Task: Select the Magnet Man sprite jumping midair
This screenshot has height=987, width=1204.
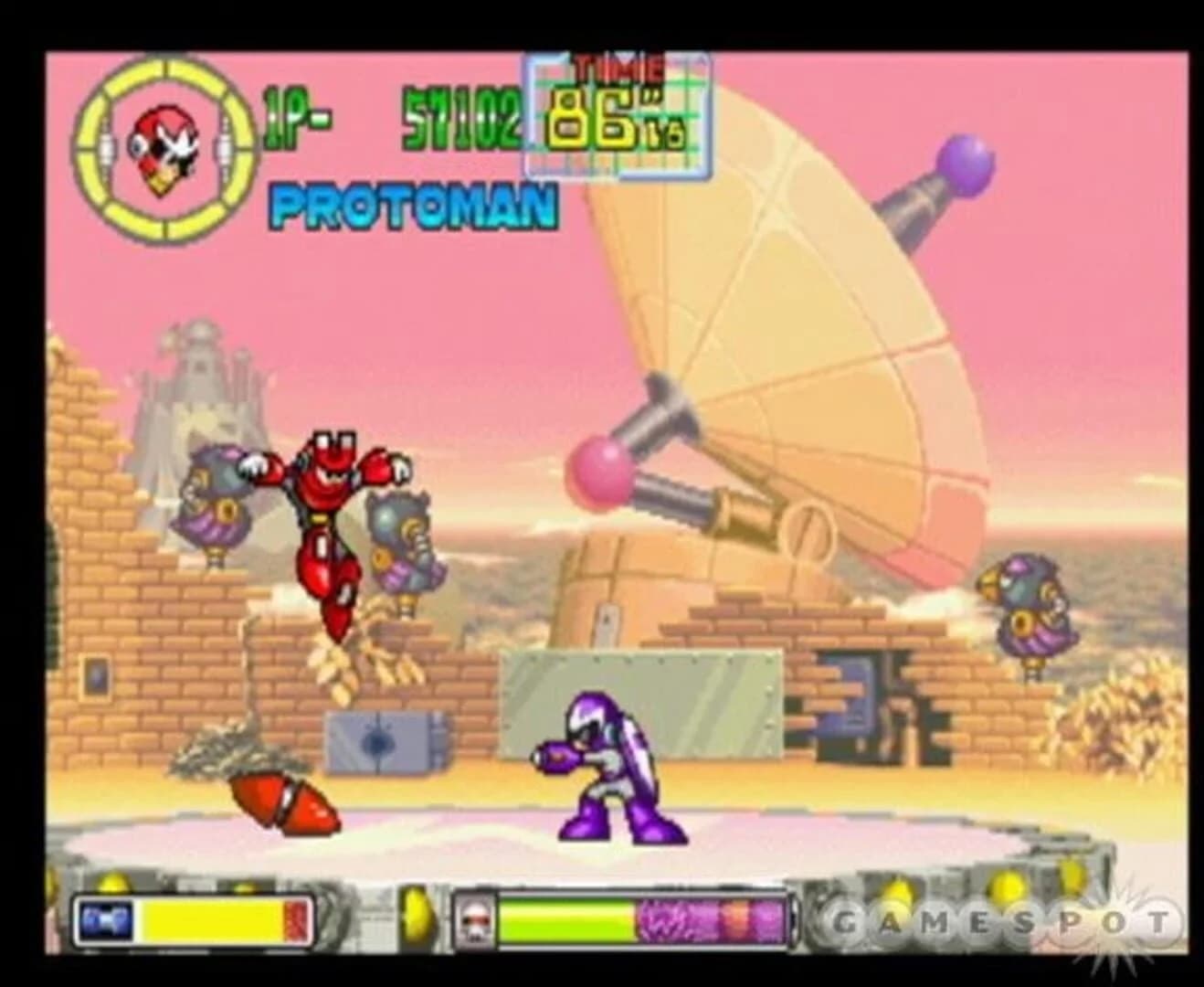Action: pos(331,512)
